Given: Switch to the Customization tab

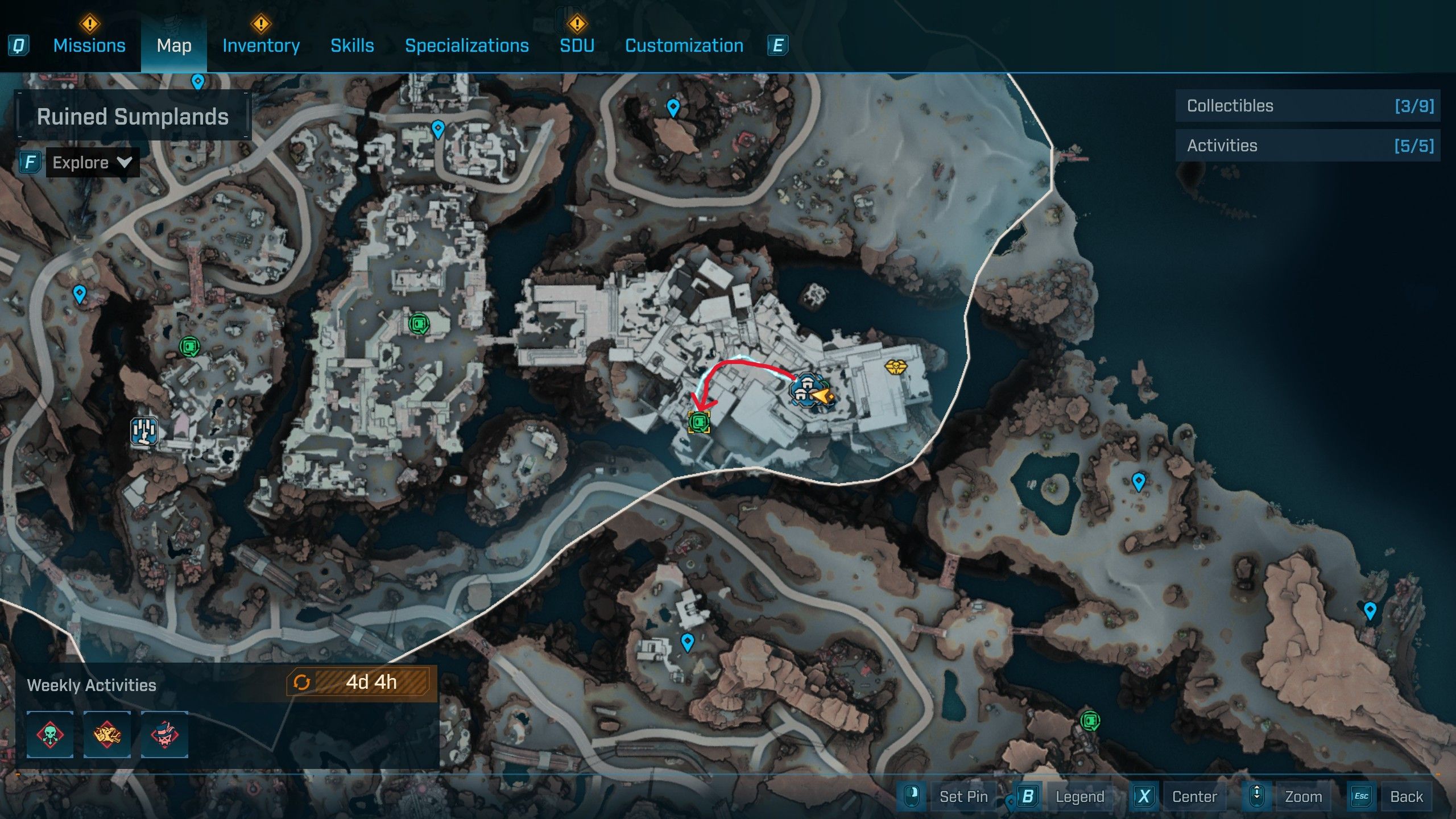Looking at the screenshot, I should (684, 45).
